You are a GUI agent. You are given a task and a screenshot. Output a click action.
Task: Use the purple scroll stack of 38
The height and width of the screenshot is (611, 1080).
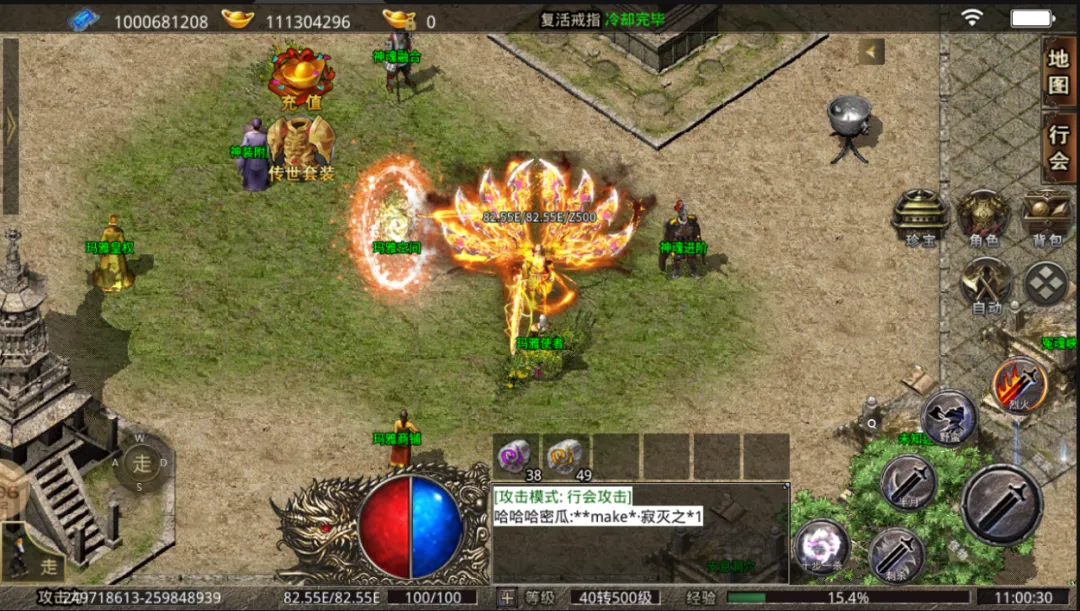click(517, 456)
